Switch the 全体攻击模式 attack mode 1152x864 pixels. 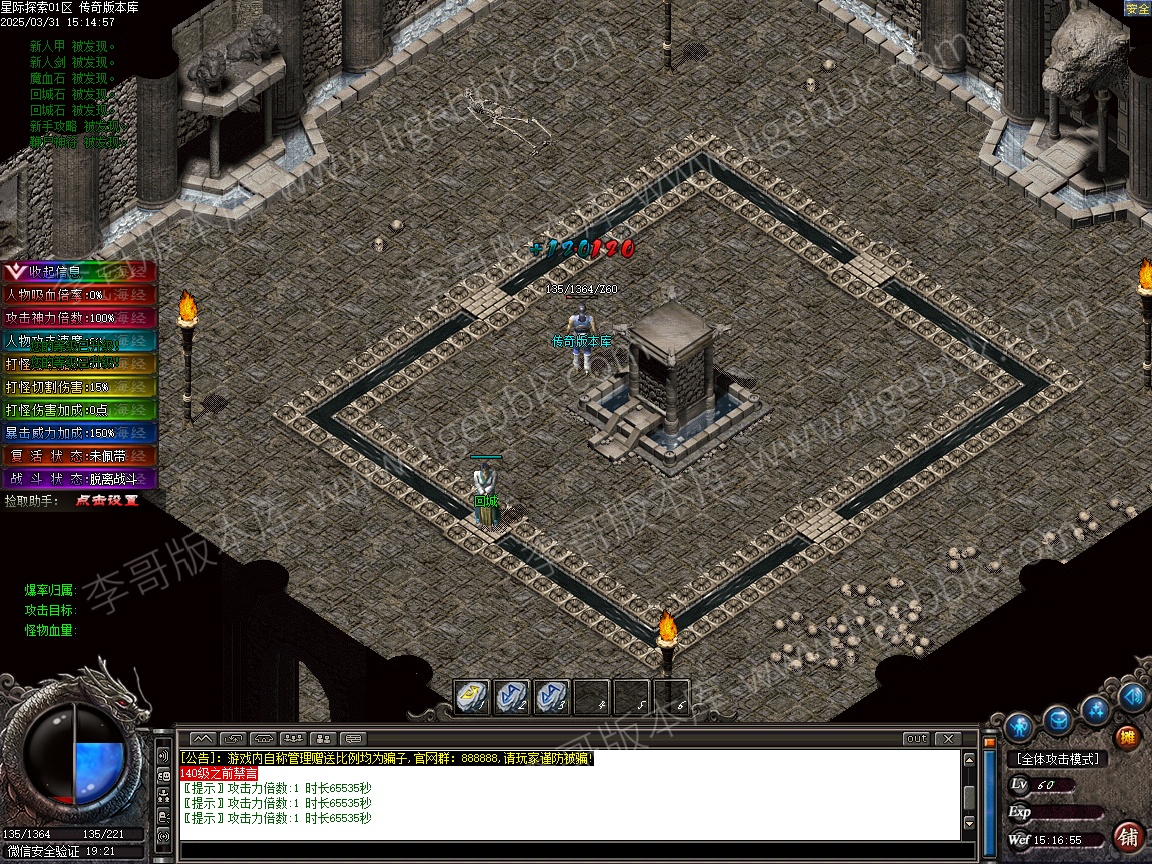point(1056,760)
